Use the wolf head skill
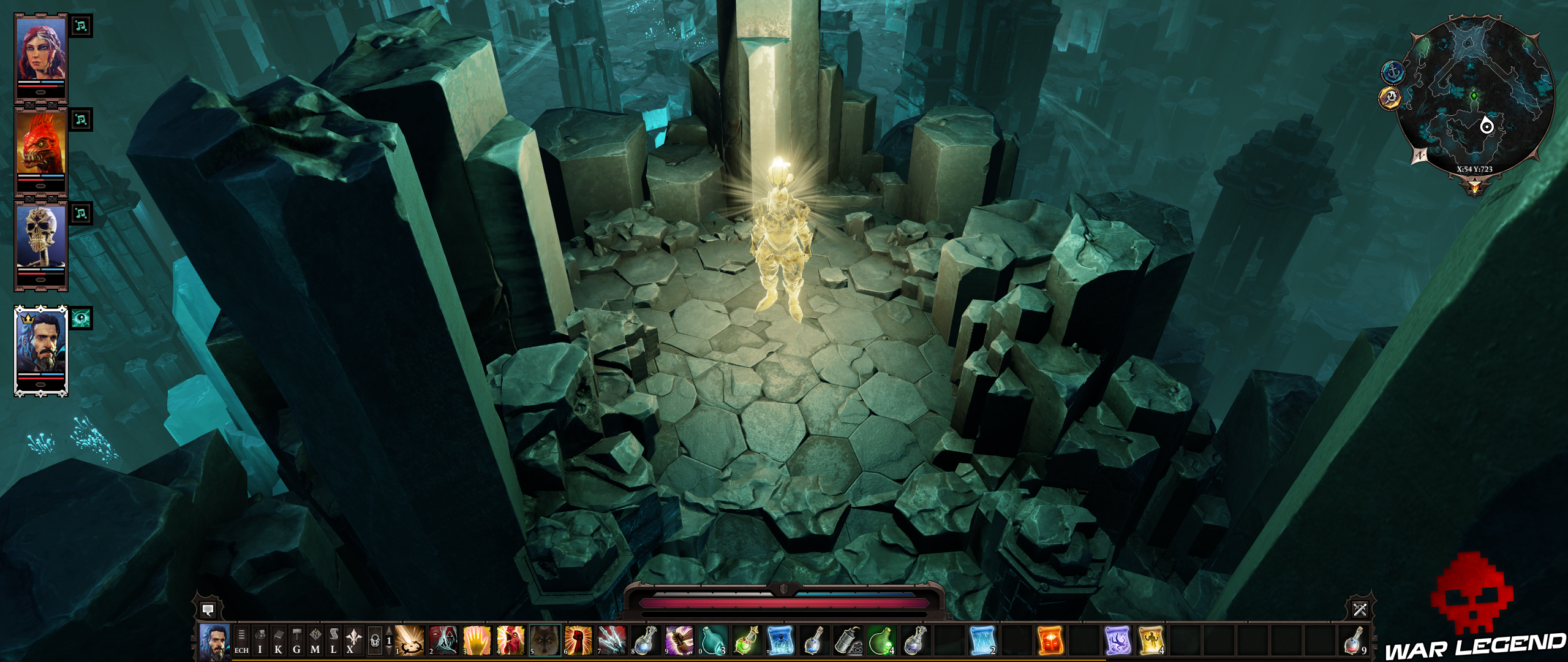 pos(545,641)
